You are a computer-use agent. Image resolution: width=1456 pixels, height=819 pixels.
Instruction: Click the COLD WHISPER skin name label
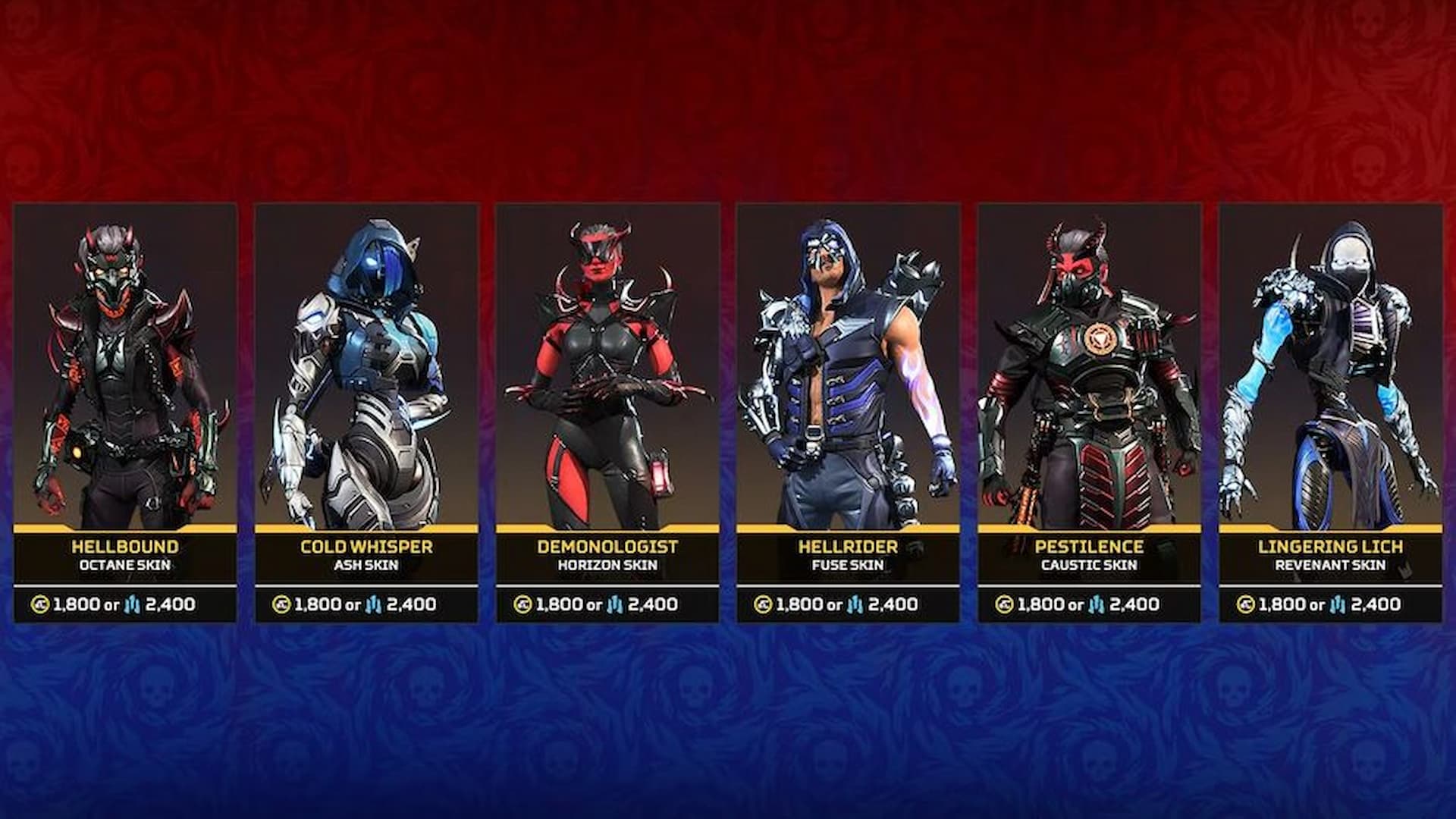pyautogui.click(x=366, y=545)
